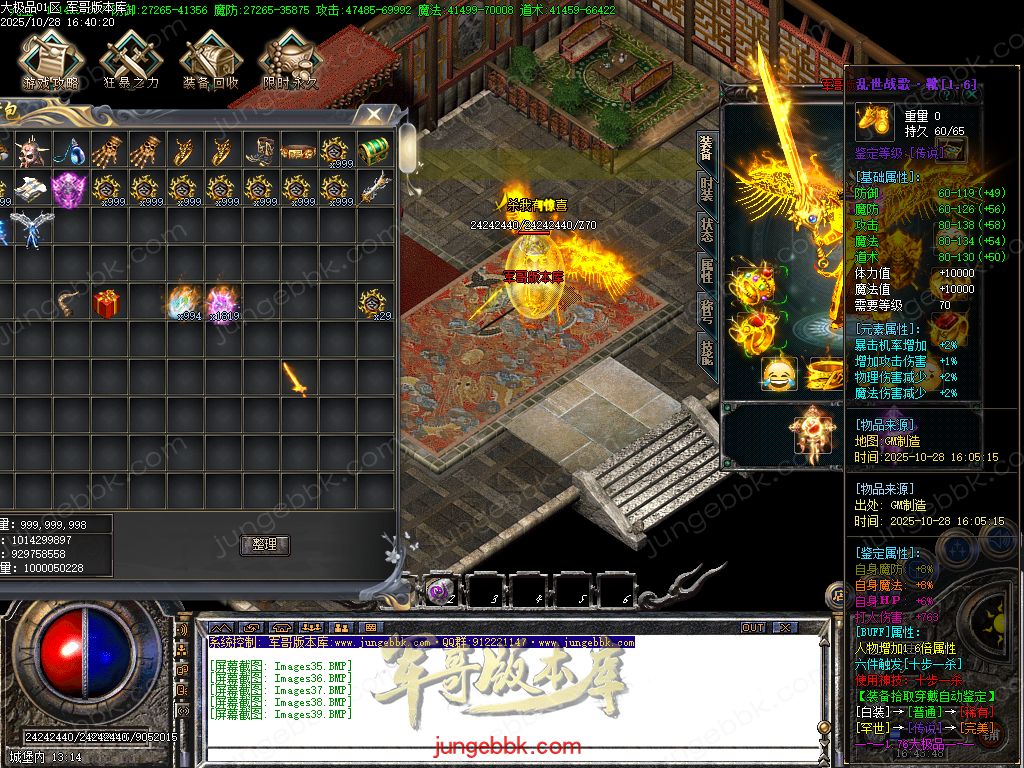Screen dimensions: 1024x768
Task: Open the 狂暴之力 berserk power menu
Action: click(x=130, y=59)
